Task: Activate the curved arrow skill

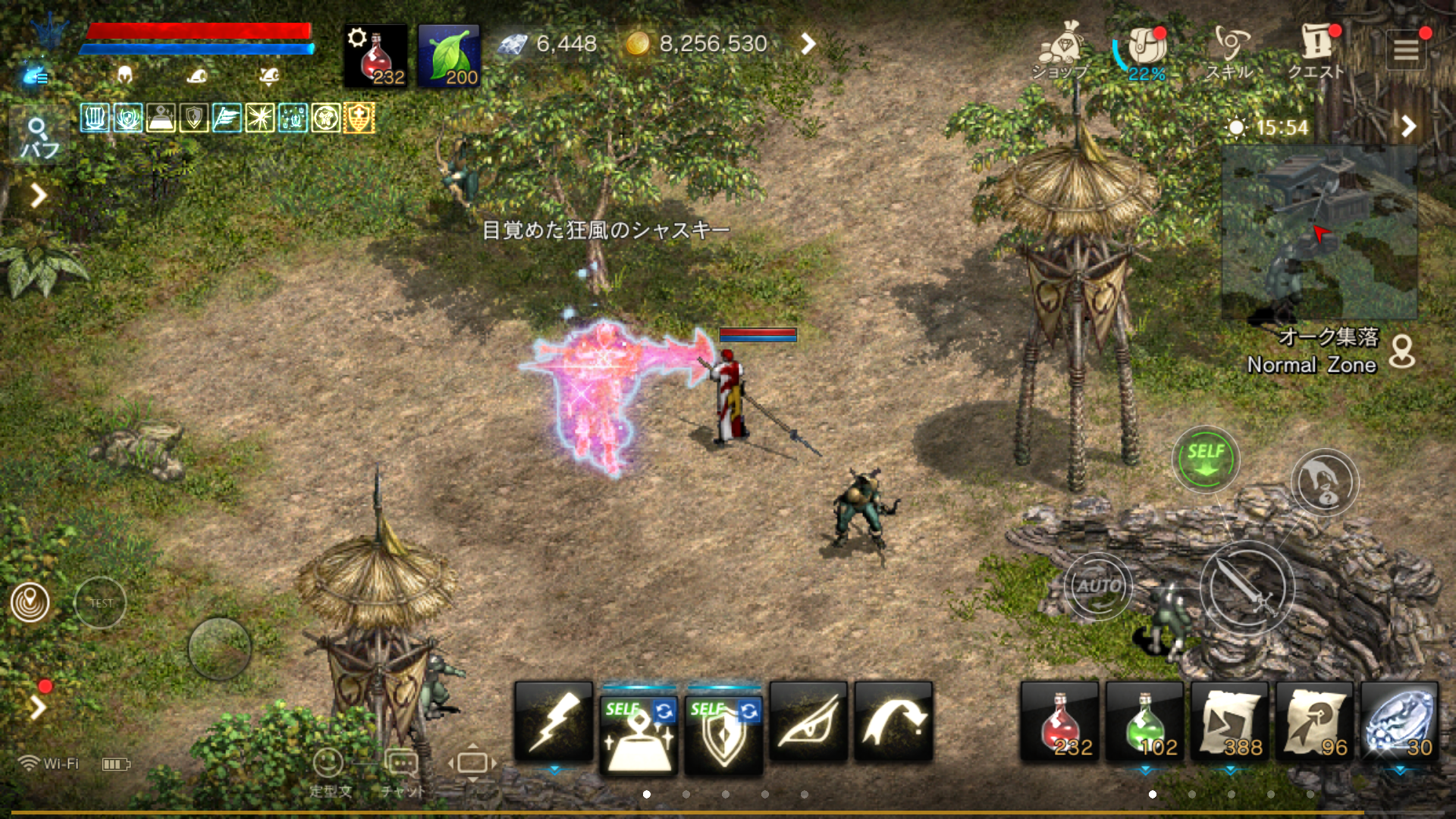Action: coord(893,722)
